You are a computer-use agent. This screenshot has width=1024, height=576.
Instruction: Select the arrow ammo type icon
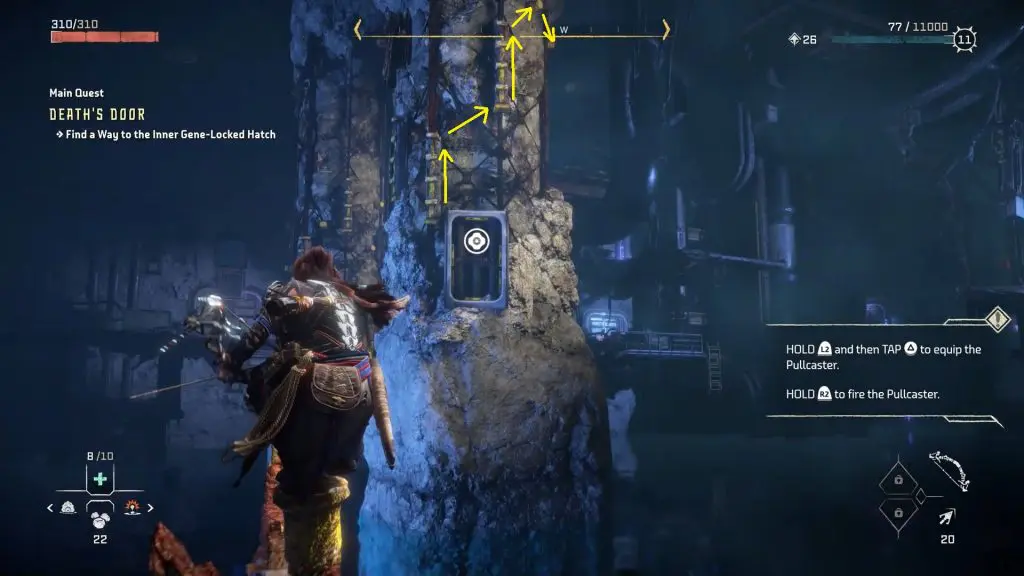[945, 517]
